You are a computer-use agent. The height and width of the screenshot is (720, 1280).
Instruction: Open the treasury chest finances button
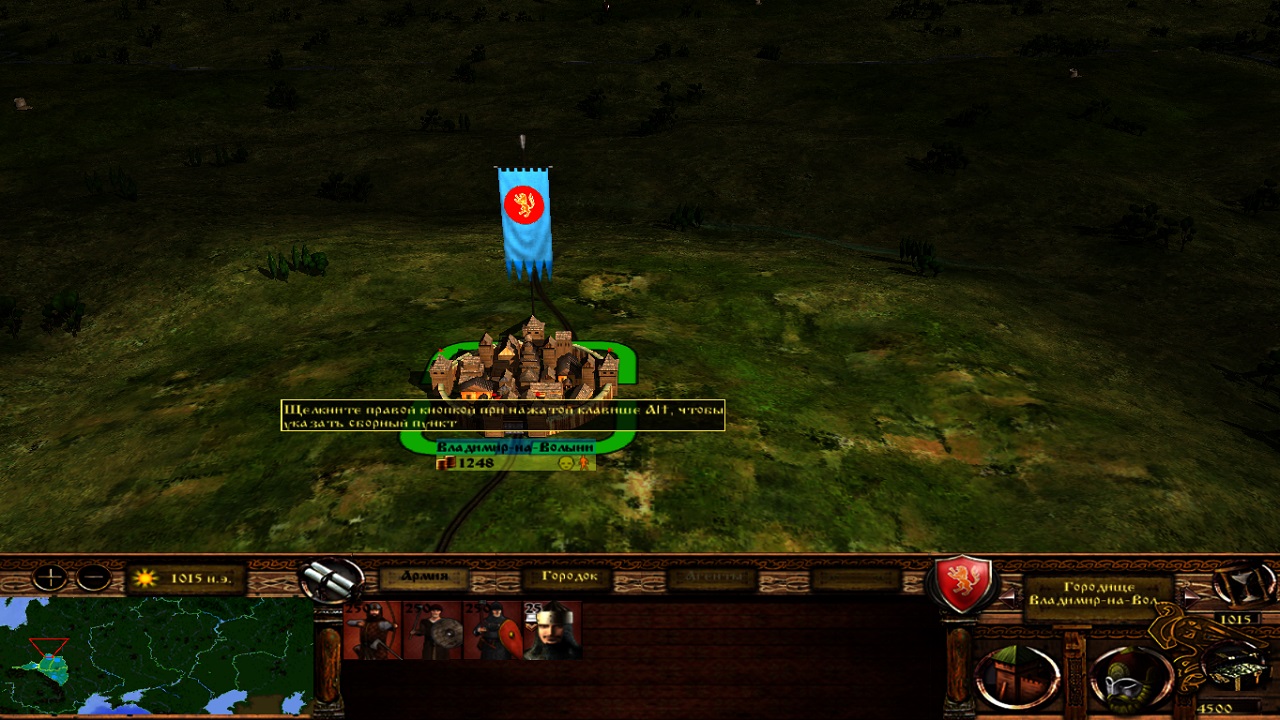pos(1235,667)
